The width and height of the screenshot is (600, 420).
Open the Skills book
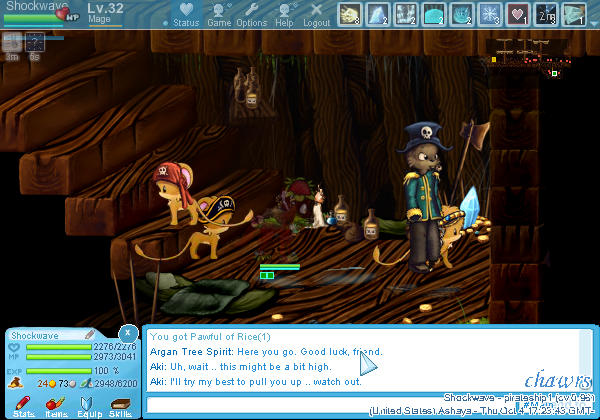(x=120, y=405)
